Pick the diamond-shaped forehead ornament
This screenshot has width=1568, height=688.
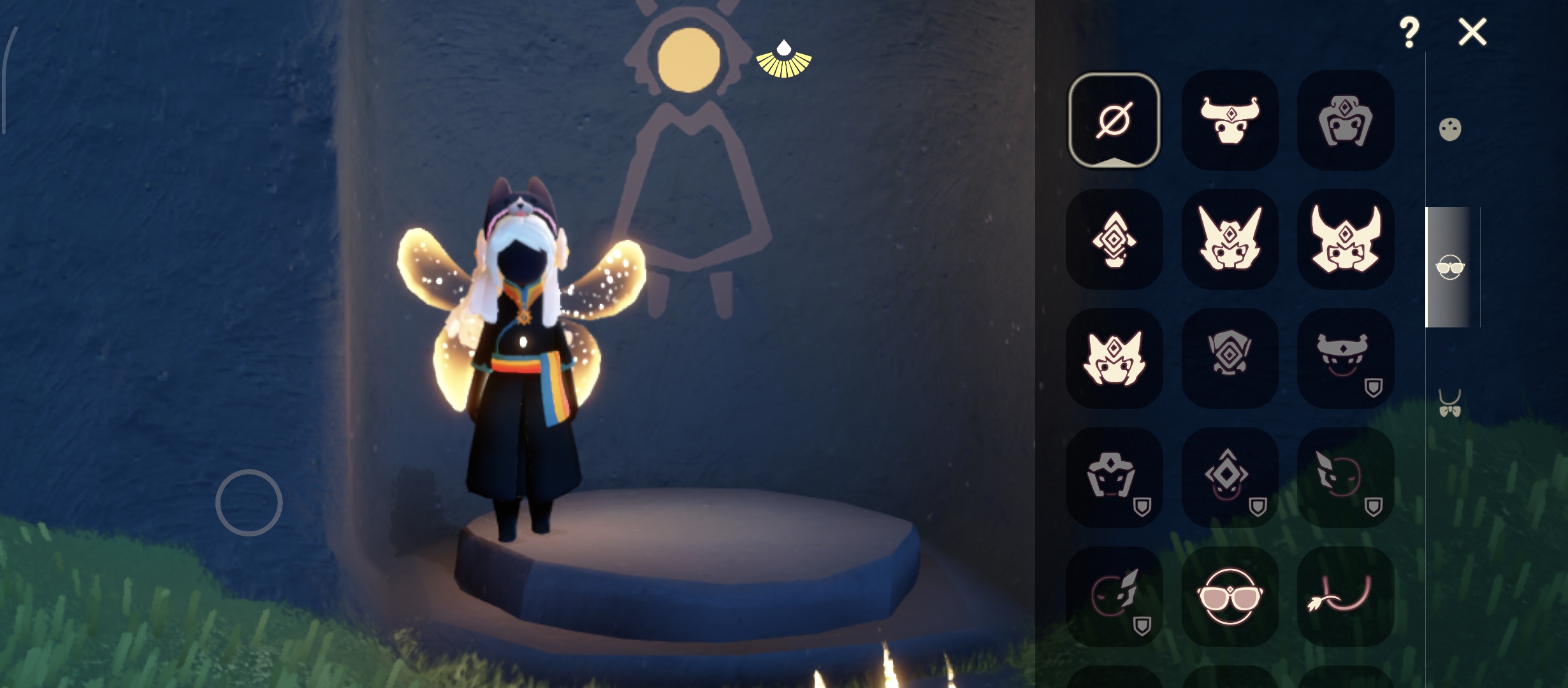[1114, 240]
